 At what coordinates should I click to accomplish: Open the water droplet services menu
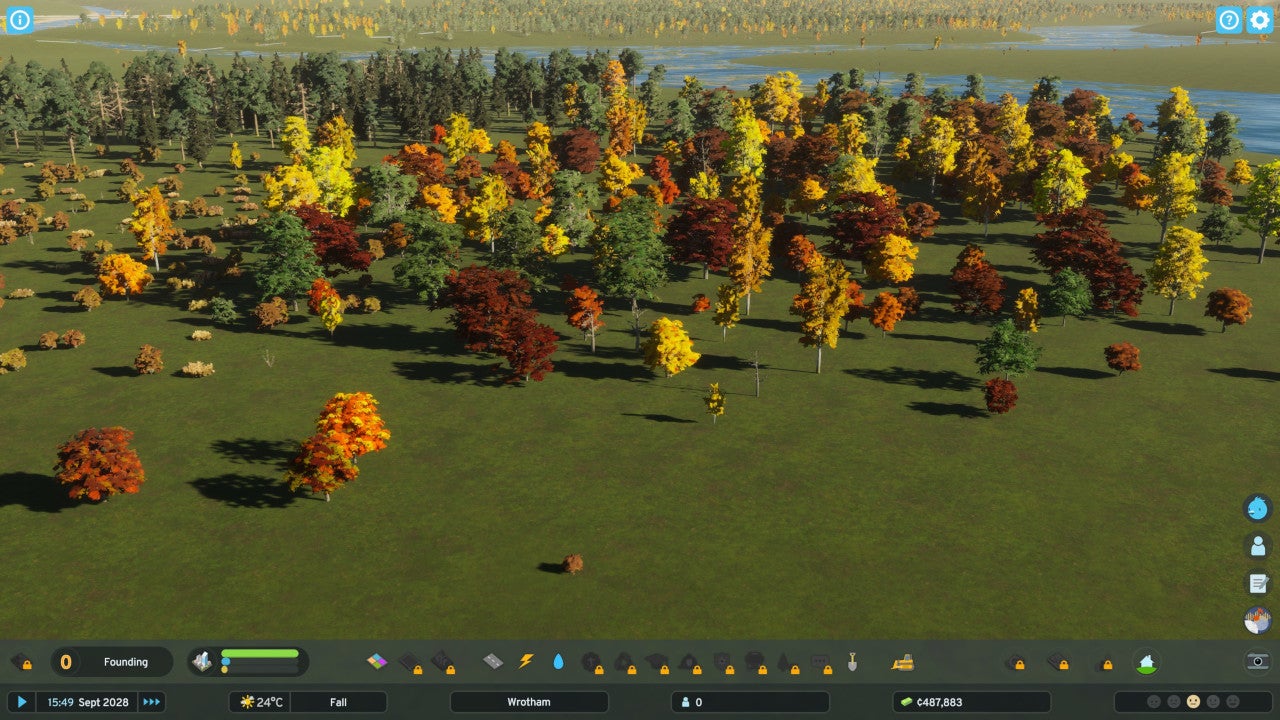pyautogui.click(x=558, y=662)
